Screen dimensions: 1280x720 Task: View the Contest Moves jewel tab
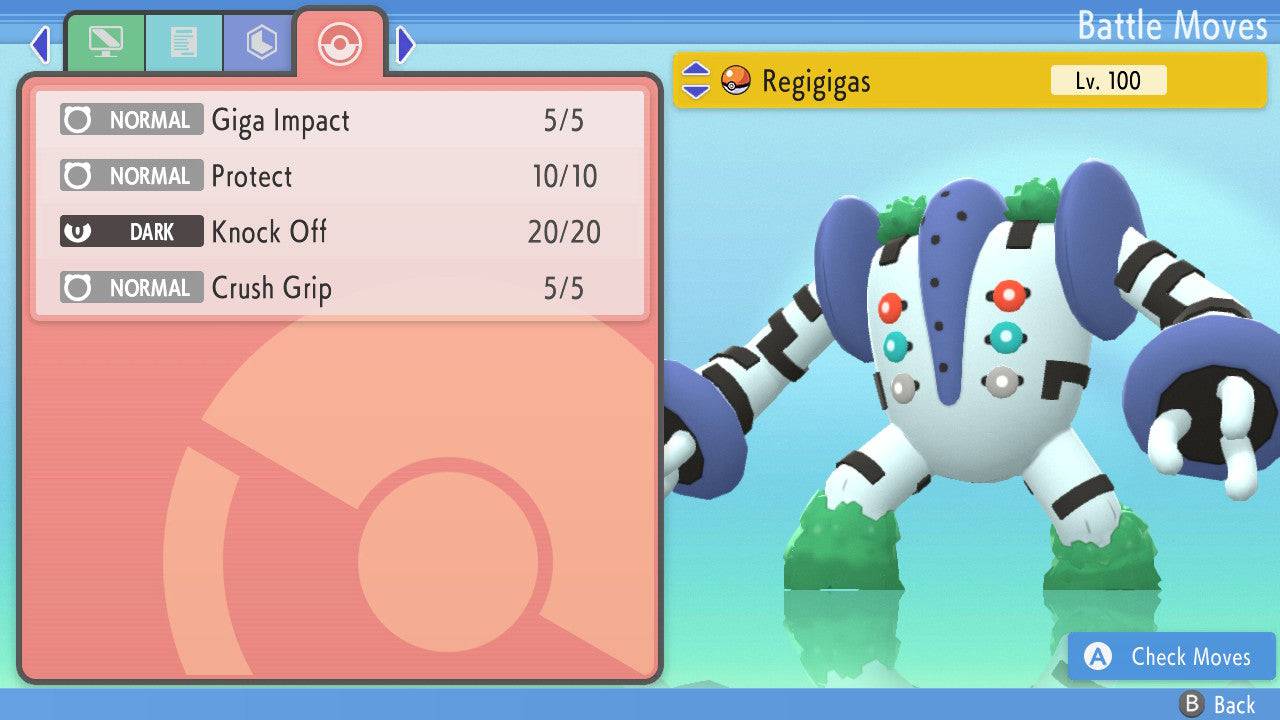[259, 43]
